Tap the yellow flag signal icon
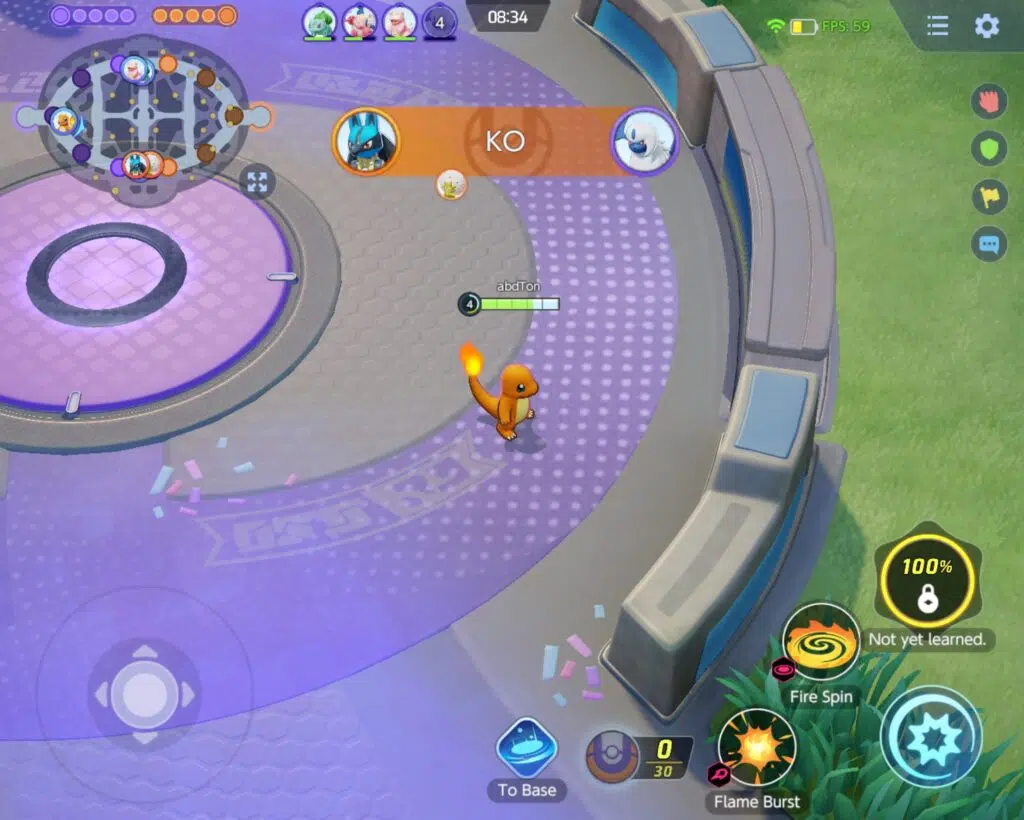The image size is (1024, 820). pyautogui.click(x=989, y=197)
